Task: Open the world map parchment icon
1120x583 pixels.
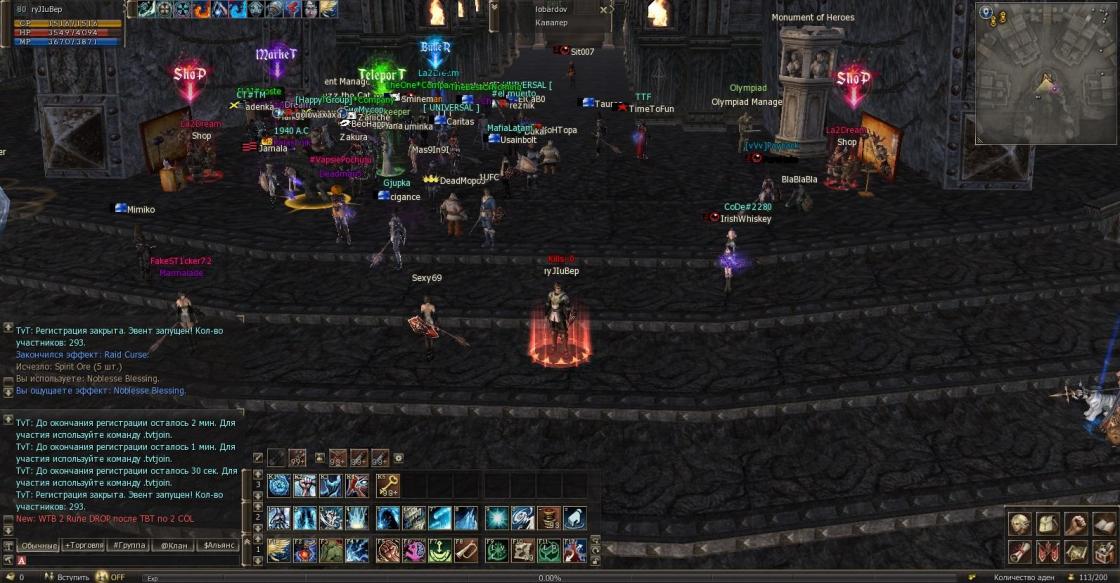Action: 1076,551
